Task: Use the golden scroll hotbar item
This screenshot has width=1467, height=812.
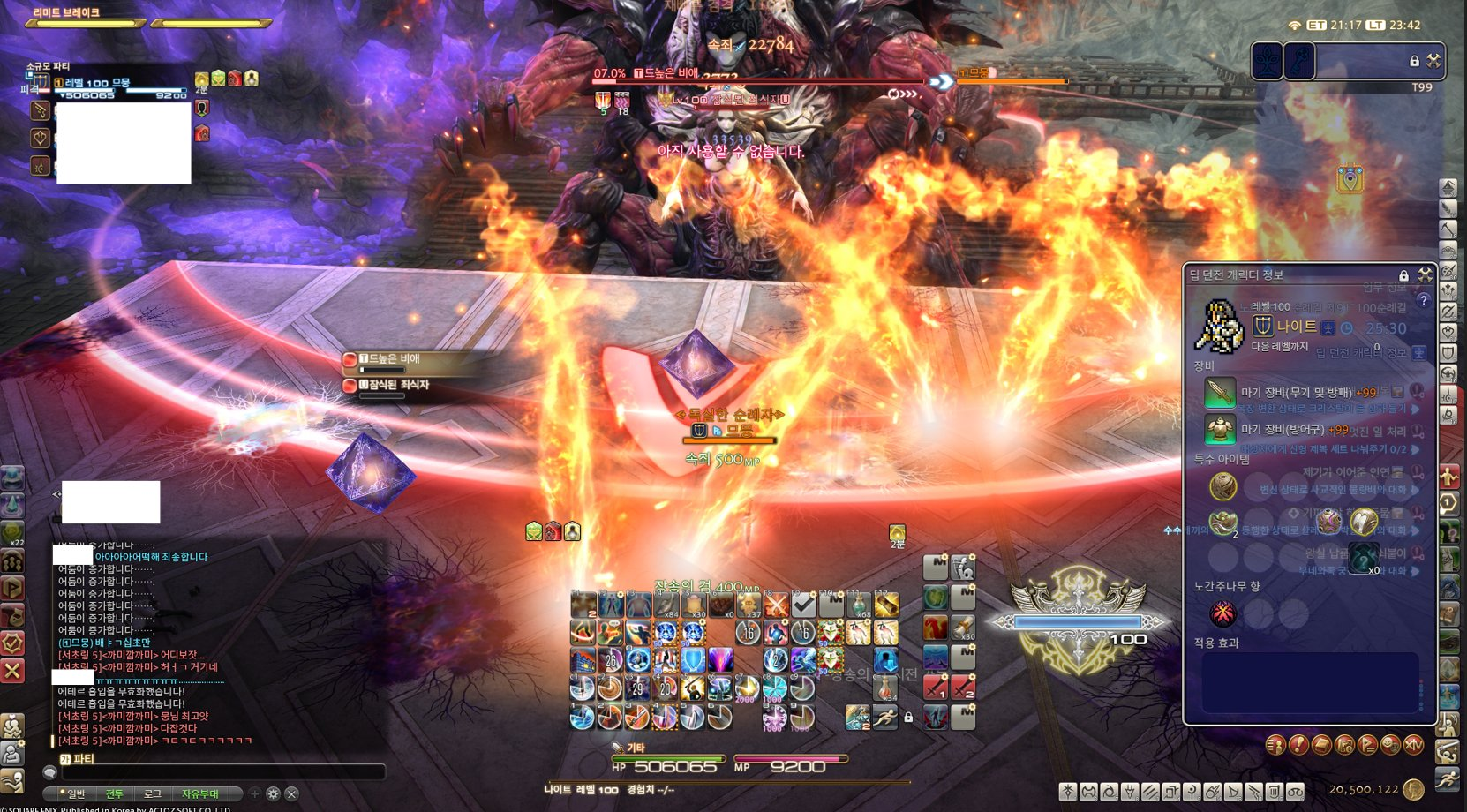Action: click(886, 605)
